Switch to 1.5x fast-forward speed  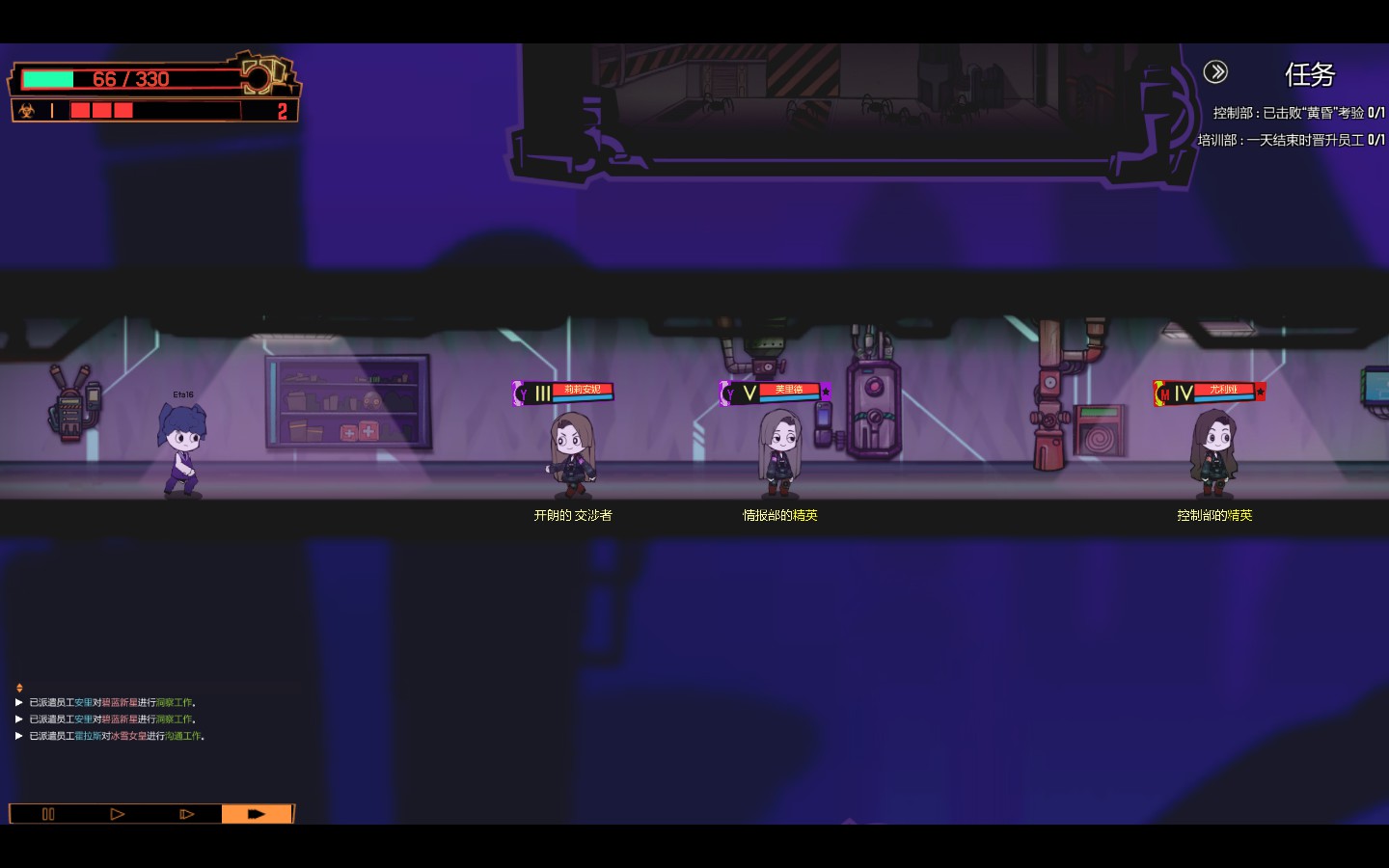coord(187,814)
